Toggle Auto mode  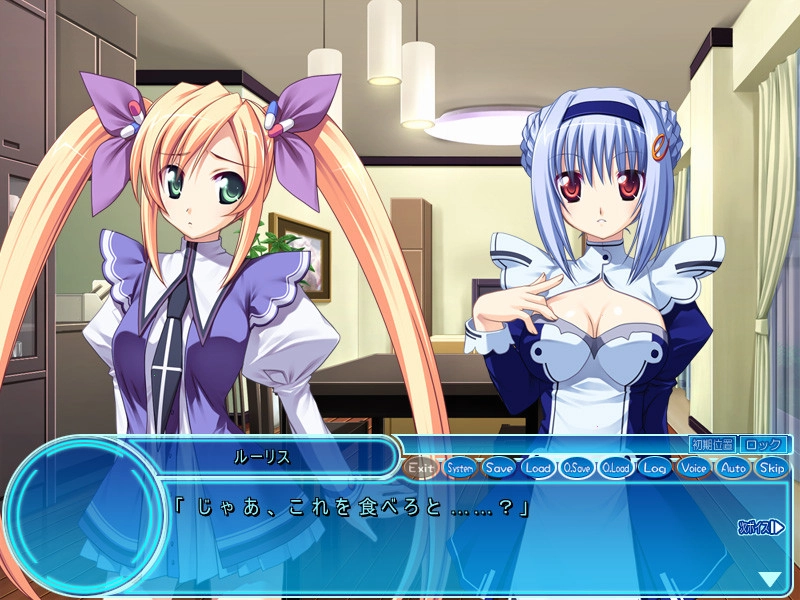coord(733,467)
